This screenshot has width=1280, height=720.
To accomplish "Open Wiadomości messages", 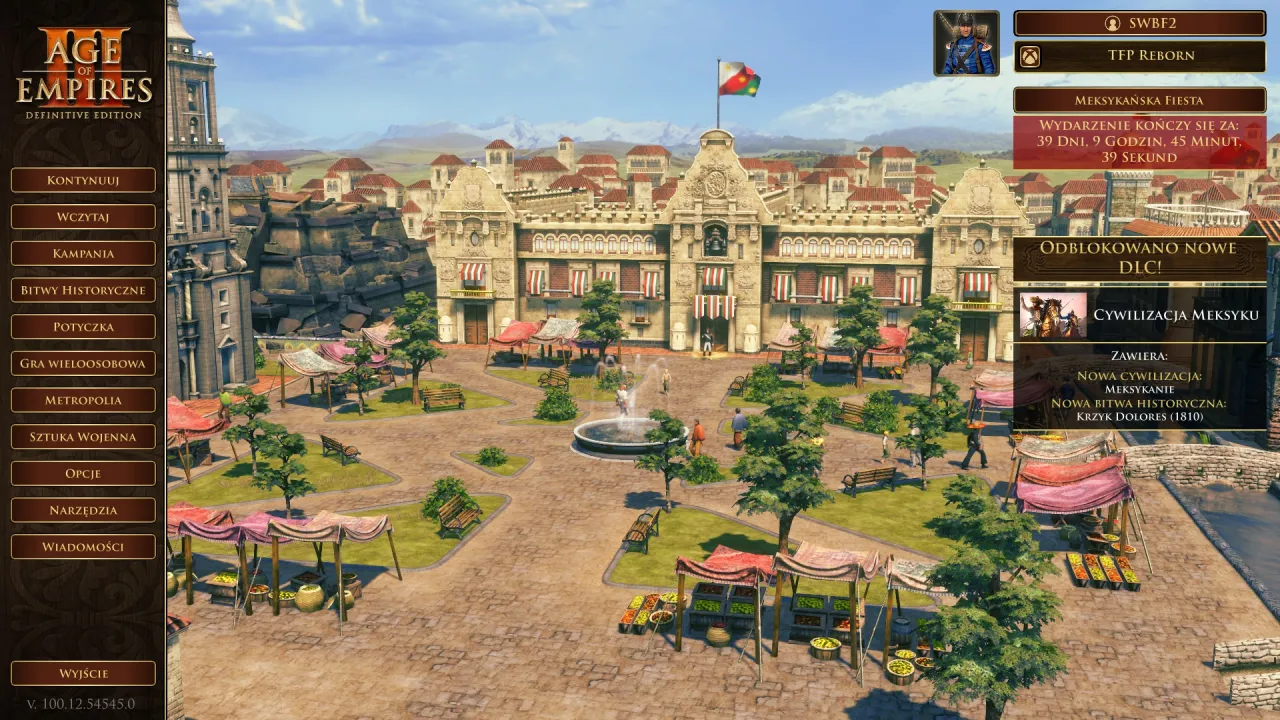I will (x=82, y=546).
